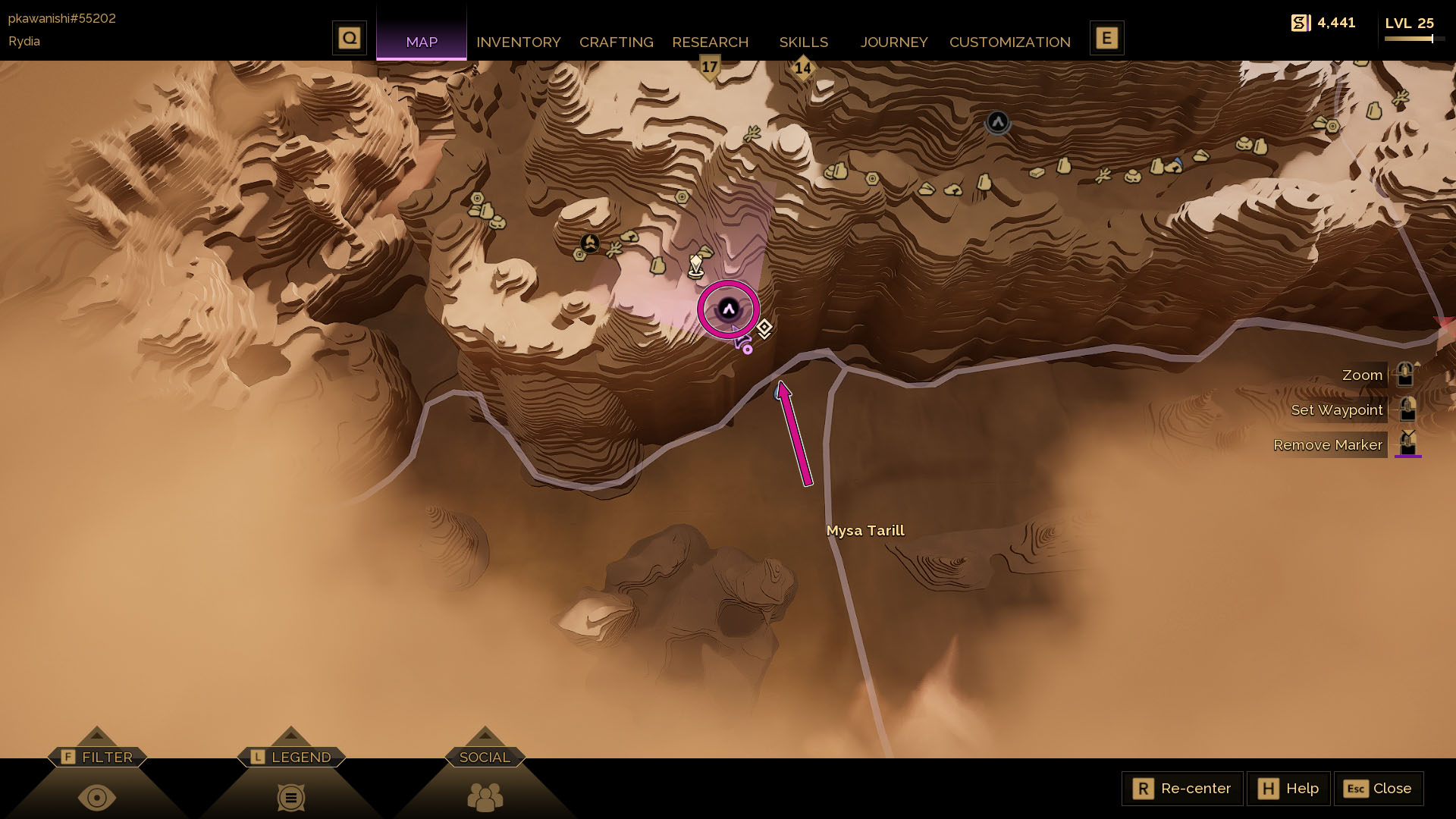Click the level 17 badge marker

709,67
